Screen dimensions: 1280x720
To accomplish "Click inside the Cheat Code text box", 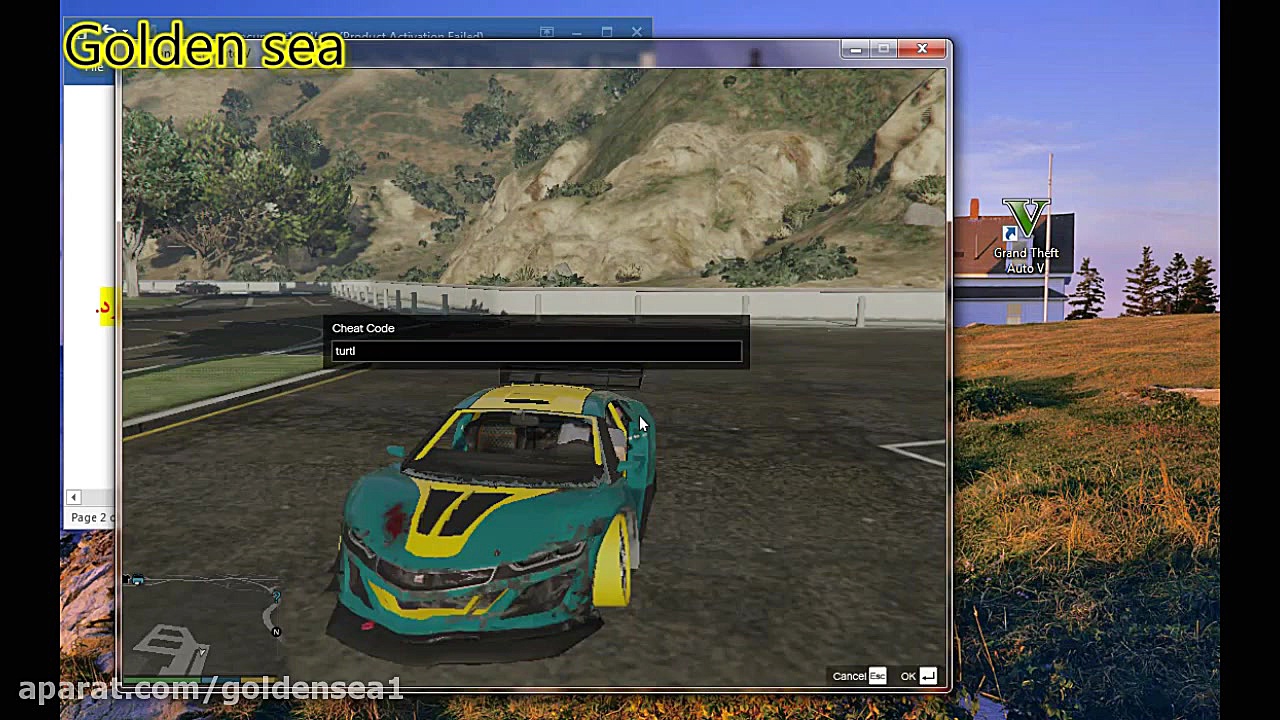I will pos(536,351).
